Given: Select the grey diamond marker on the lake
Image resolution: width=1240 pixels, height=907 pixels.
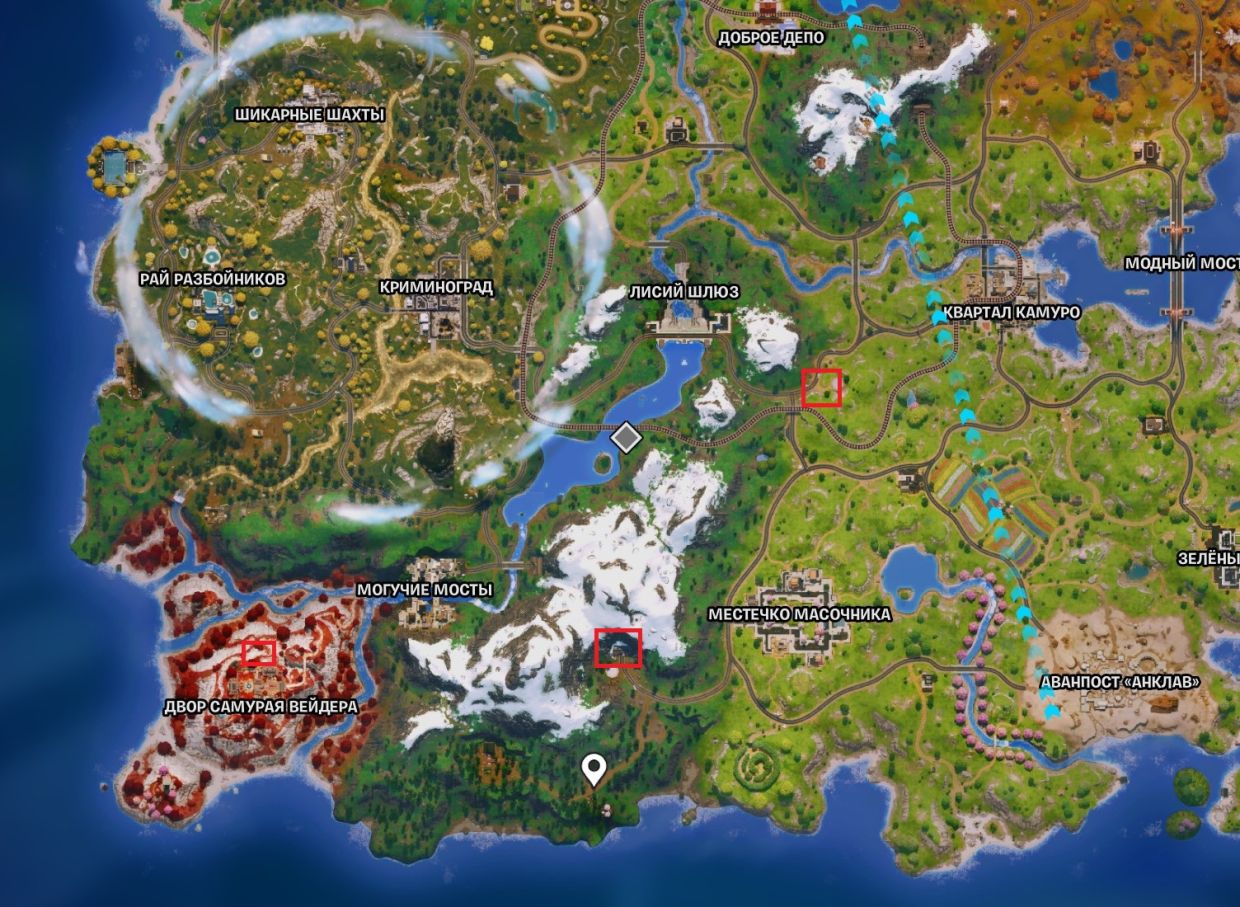Looking at the screenshot, I should pyautogui.click(x=626, y=437).
